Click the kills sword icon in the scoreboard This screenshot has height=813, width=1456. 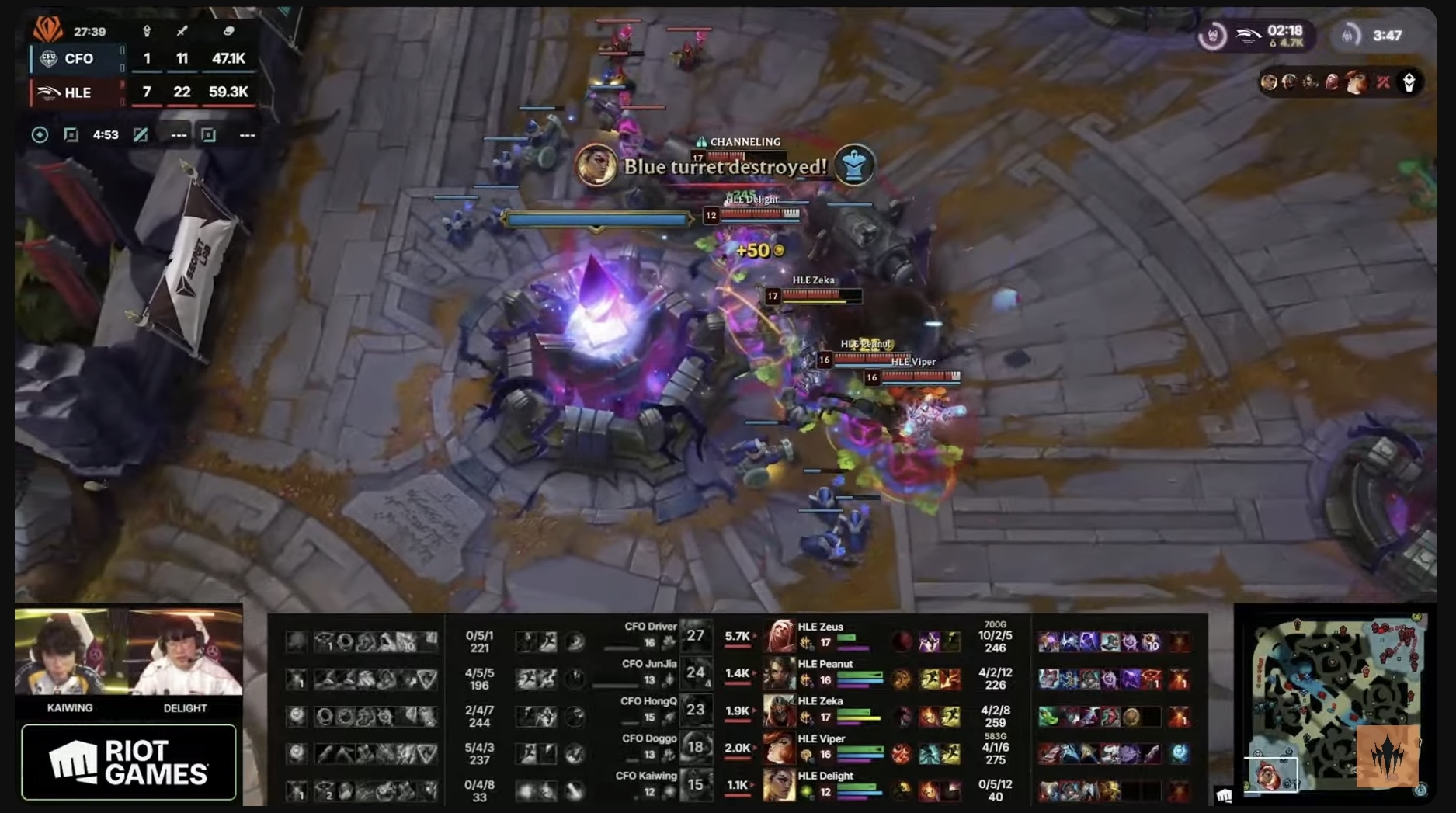[x=182, y=30]
